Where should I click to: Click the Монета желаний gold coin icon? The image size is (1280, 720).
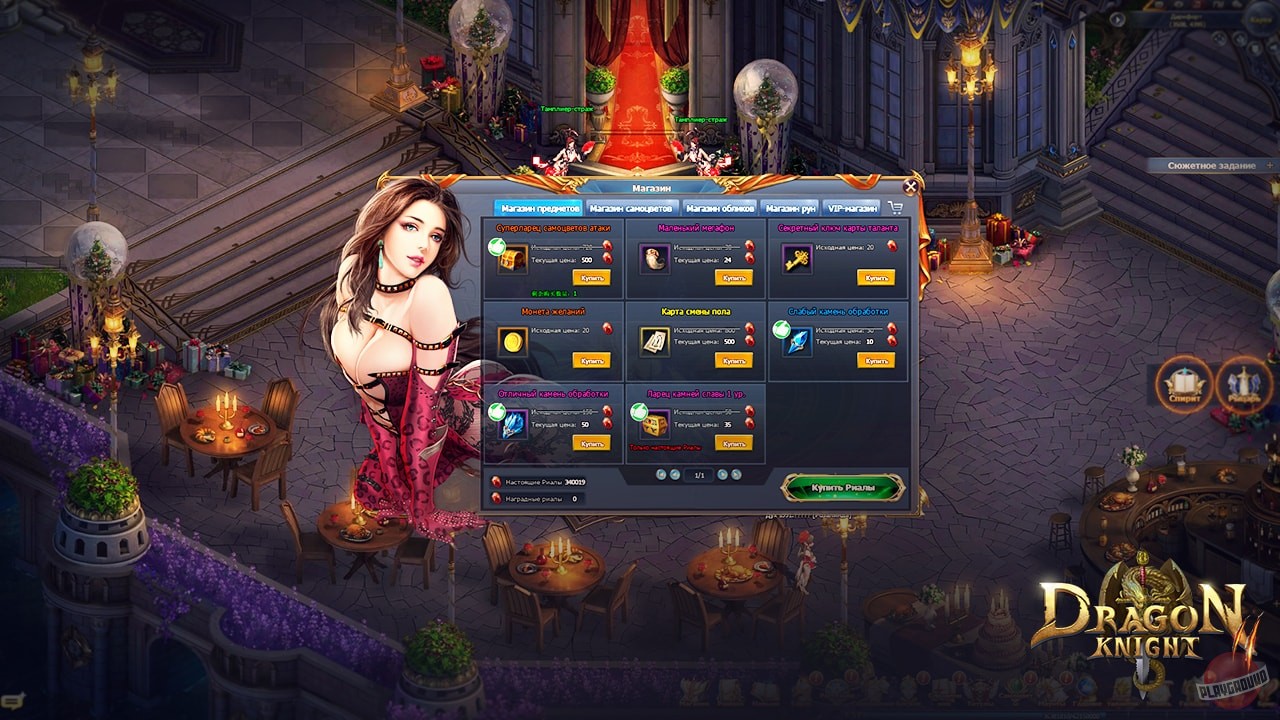point(513,343)
